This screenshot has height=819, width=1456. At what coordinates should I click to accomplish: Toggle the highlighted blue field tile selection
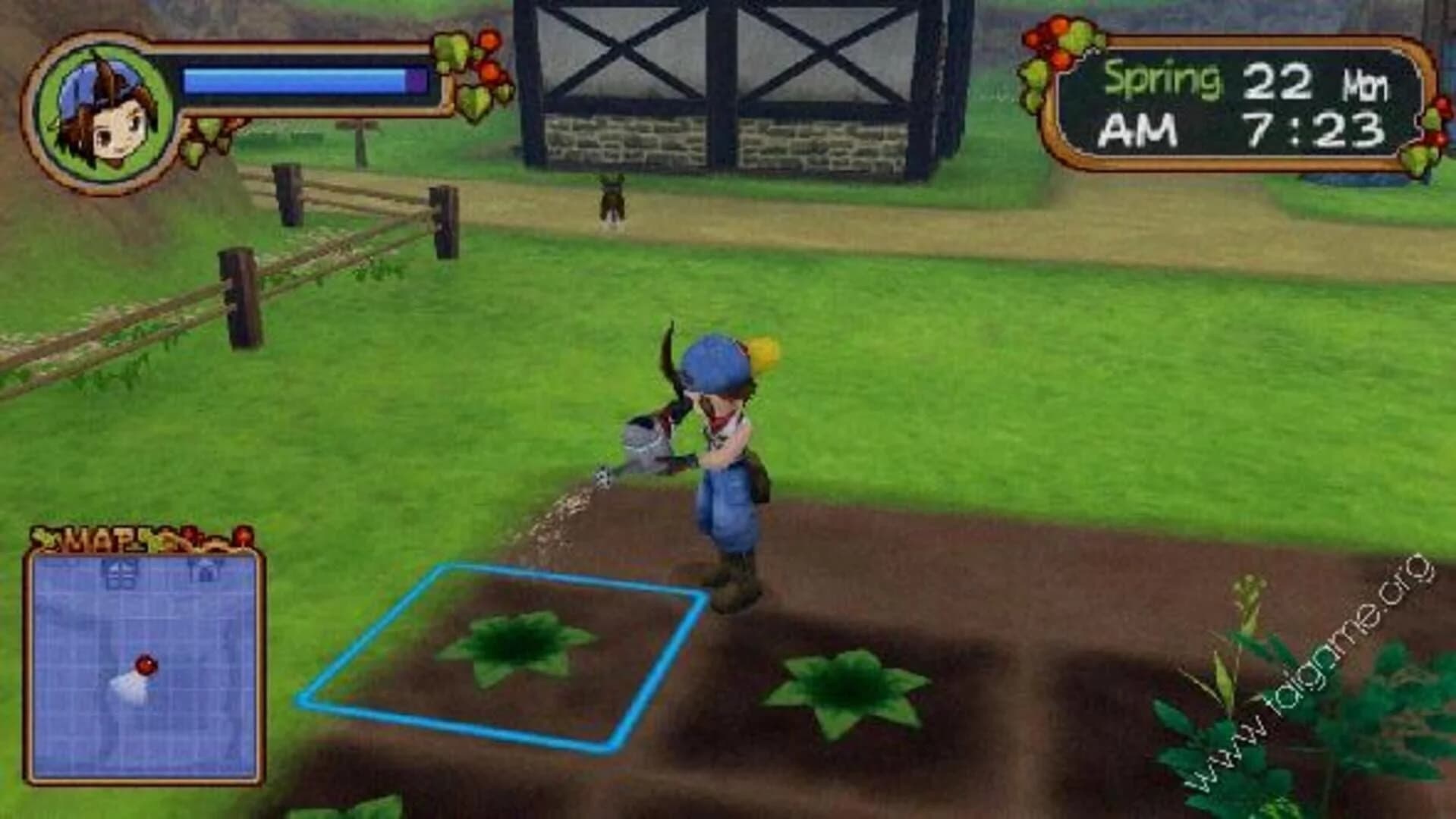coord(501,652)
